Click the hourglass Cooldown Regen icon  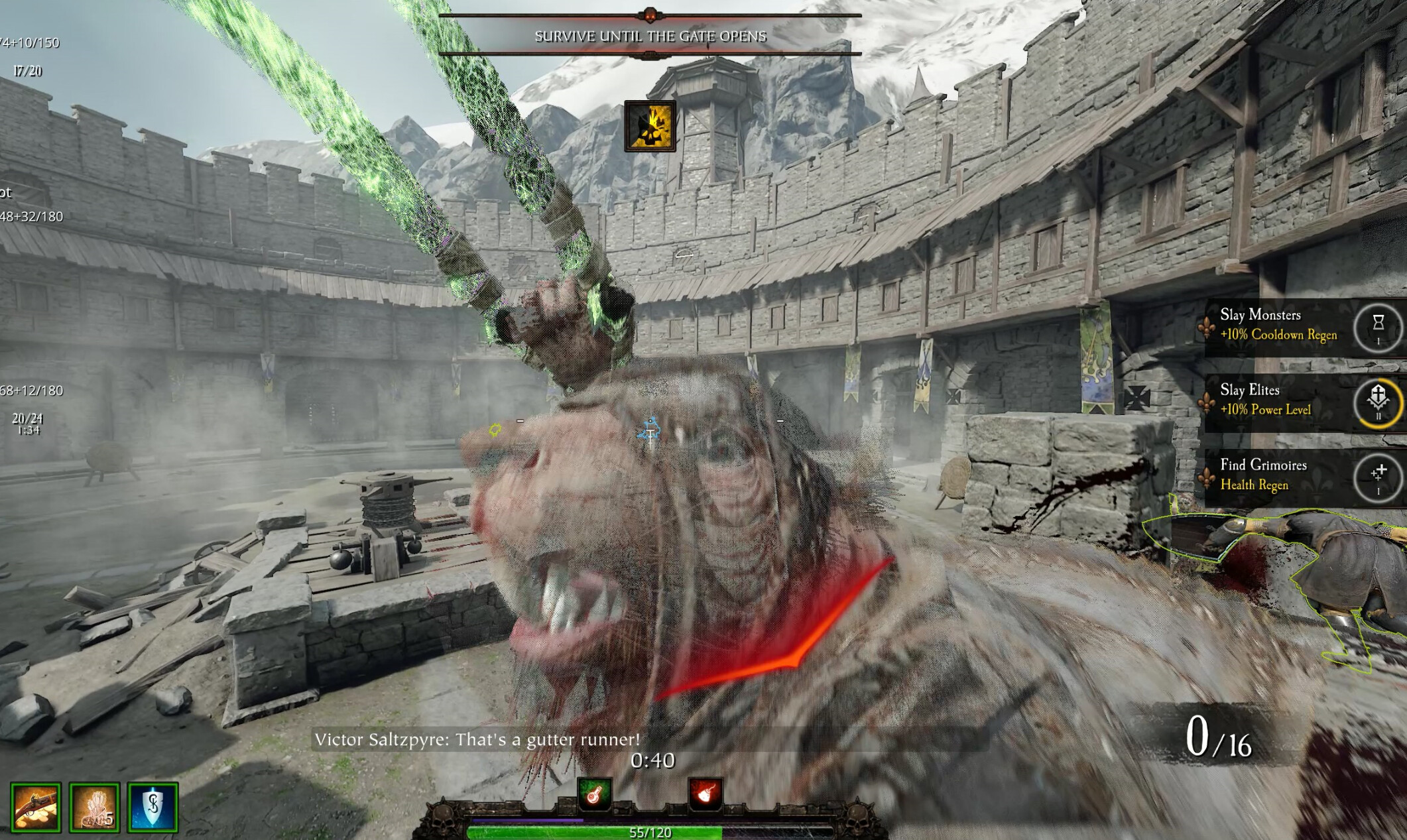pyautogui.click(x=1378, y=326)
